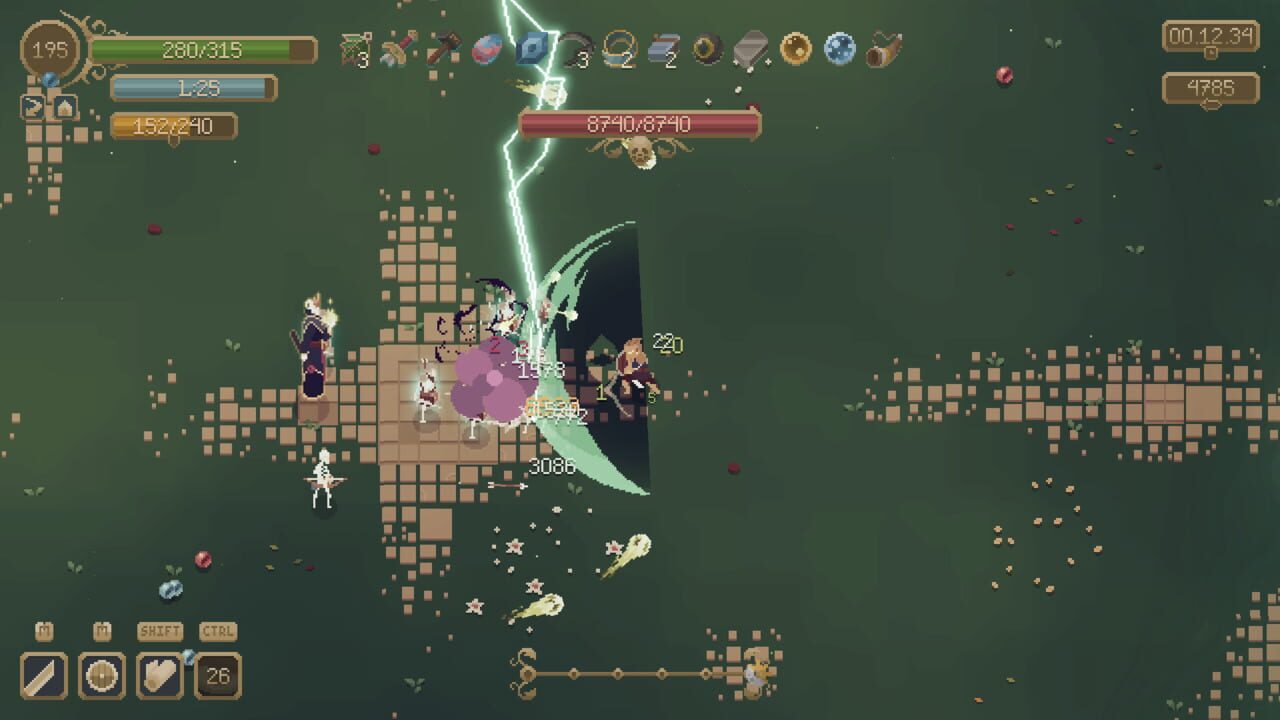The width and height of the screenshot is (1280, 720).
Task: Select the golden orb icon in the item bar
Action: (x=795, y=45)
